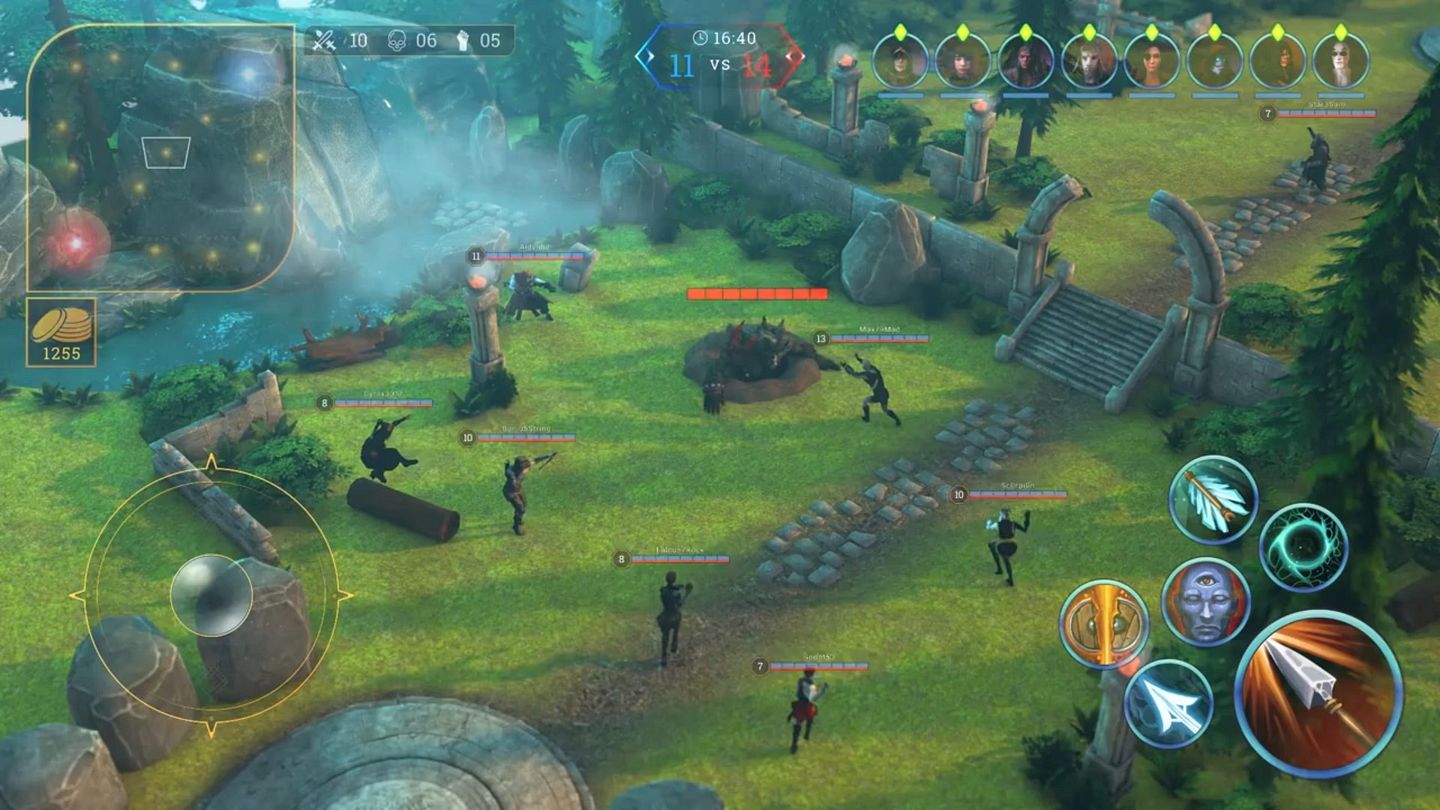Activate the feathered arrow ability

pos(1213,500)
